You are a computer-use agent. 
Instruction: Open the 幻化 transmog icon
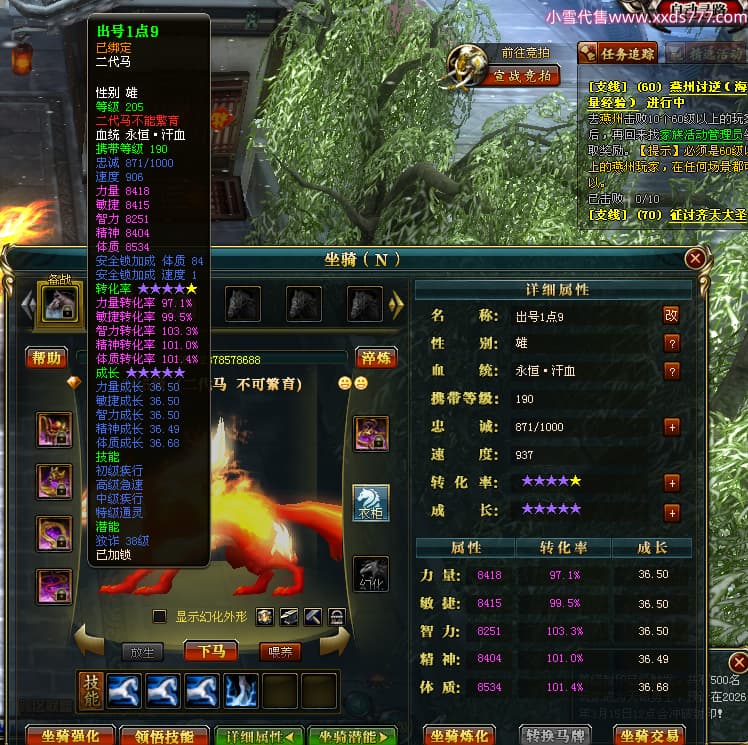[371, 573]
